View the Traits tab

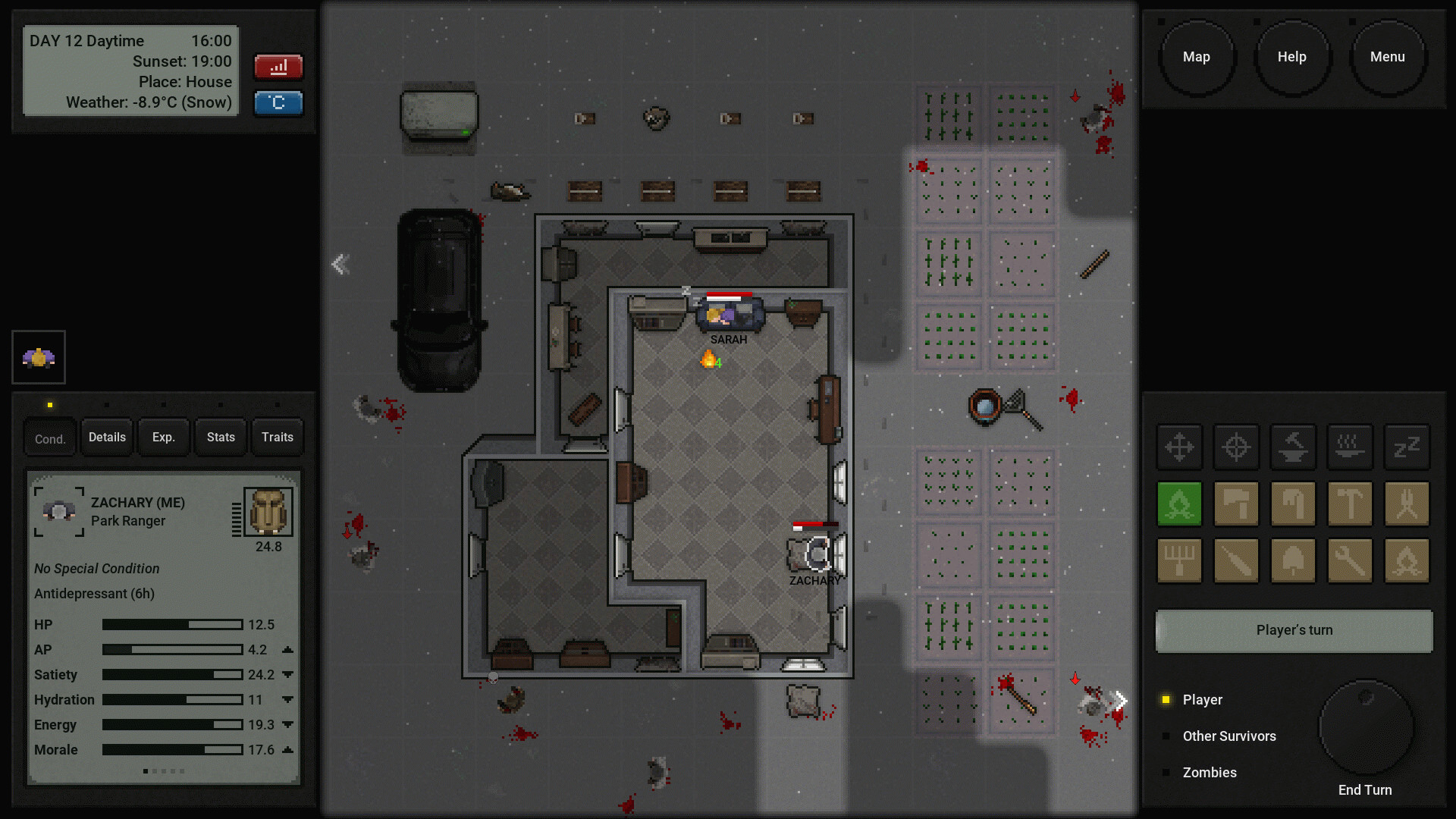click(x=277, y=438)
